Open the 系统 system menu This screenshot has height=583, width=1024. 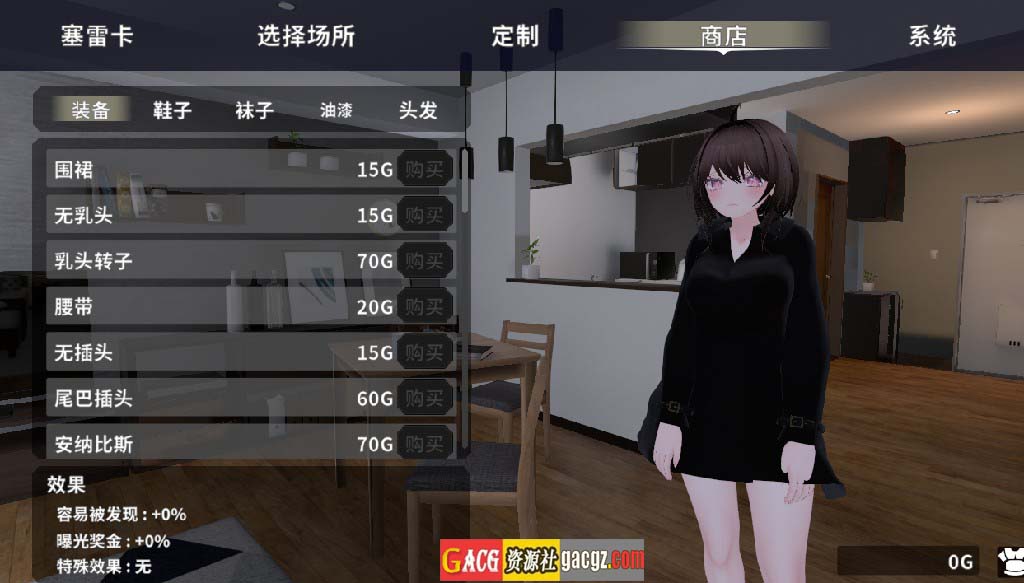(932, 36)
